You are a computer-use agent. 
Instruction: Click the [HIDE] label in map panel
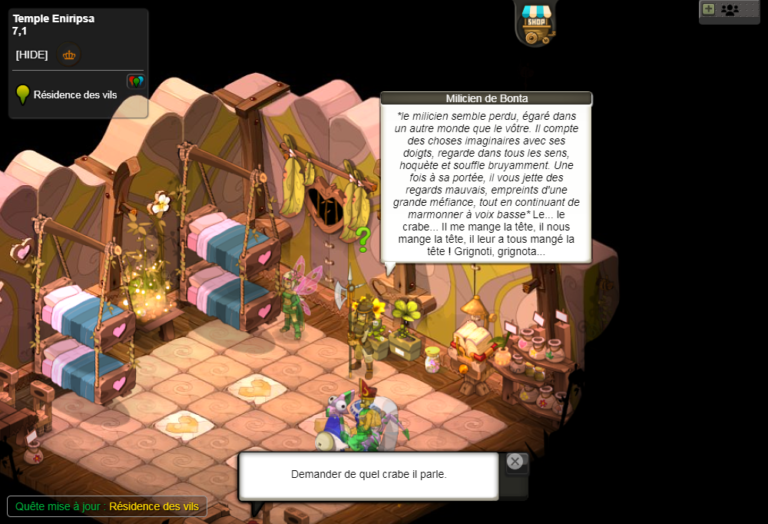click(32, 55)
